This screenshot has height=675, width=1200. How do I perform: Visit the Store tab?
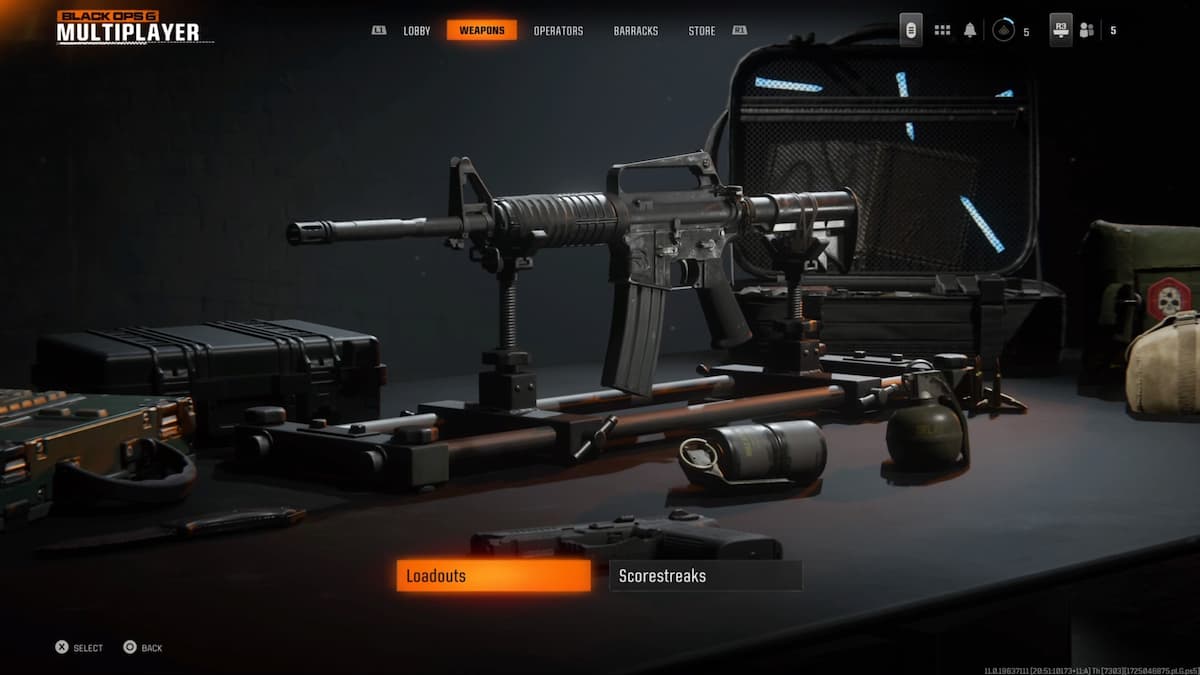pyautogui.click(x=702, y=31)
